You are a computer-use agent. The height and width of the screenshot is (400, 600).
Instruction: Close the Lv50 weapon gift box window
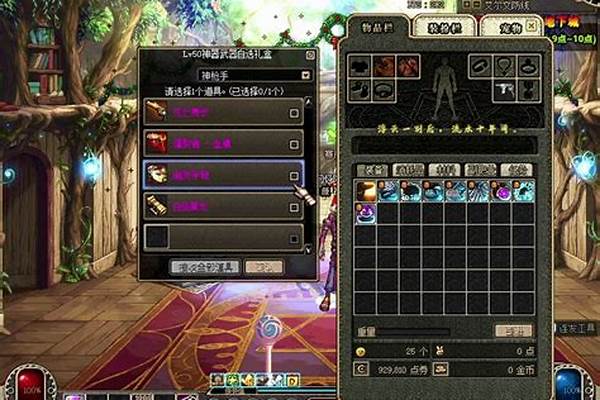311,56
